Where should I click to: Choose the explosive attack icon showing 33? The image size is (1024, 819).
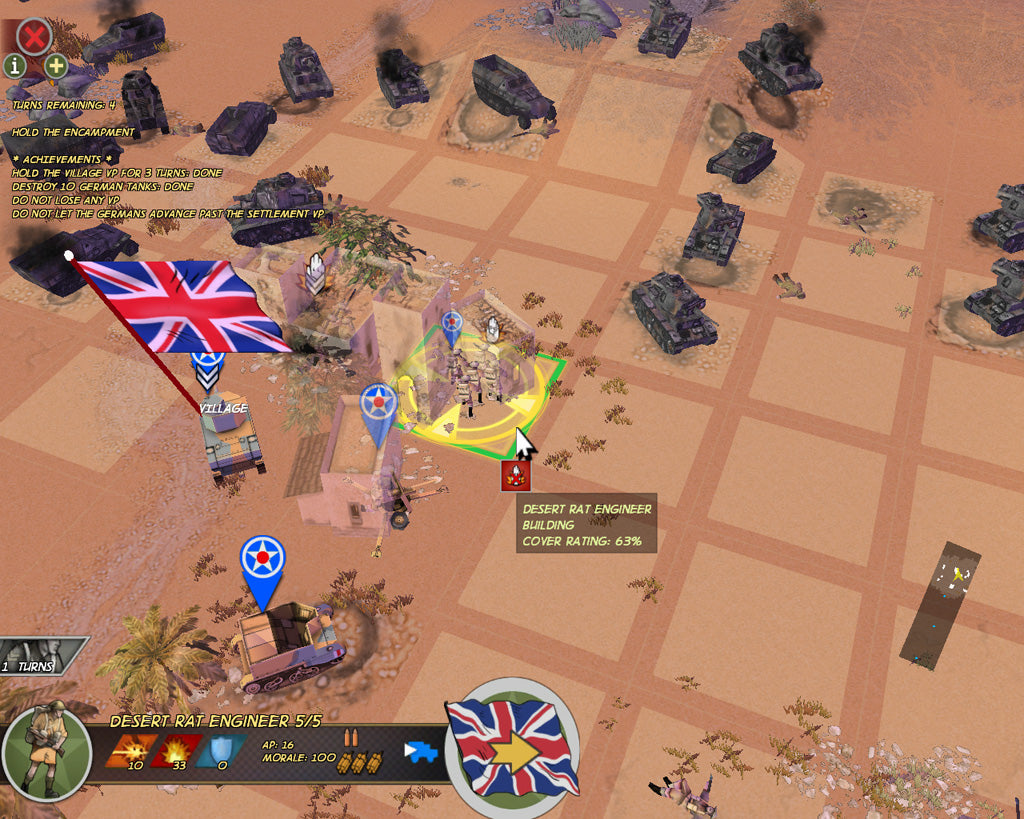pyautogui.click(x=176, y=749)
